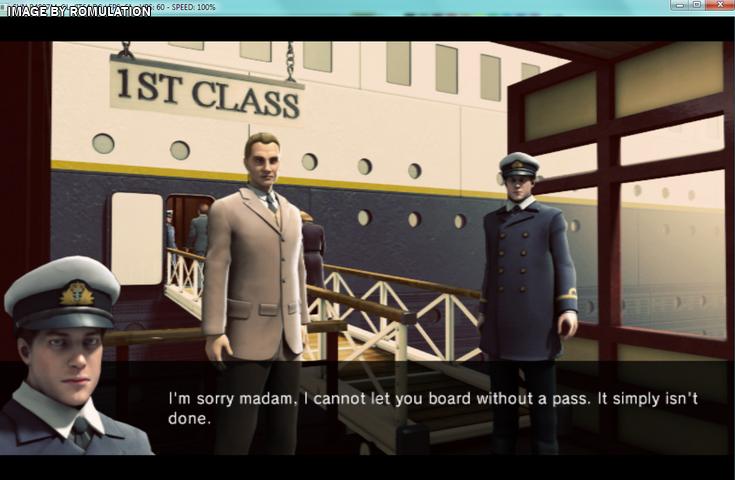
Task: Close the emulator window
Action: click(719, 6)
